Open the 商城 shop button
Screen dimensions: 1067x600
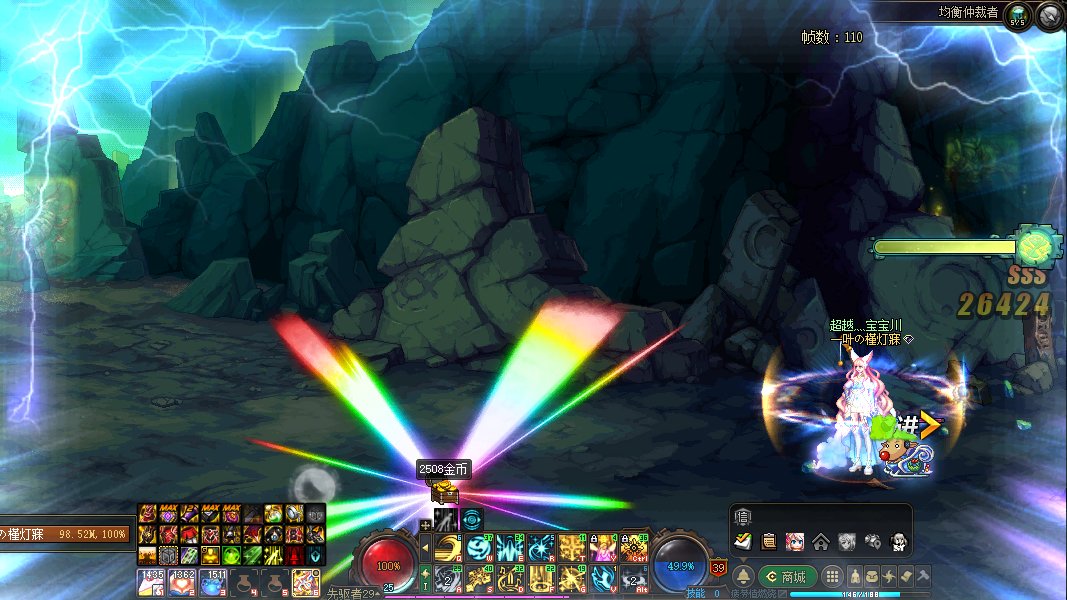[787, 576]
